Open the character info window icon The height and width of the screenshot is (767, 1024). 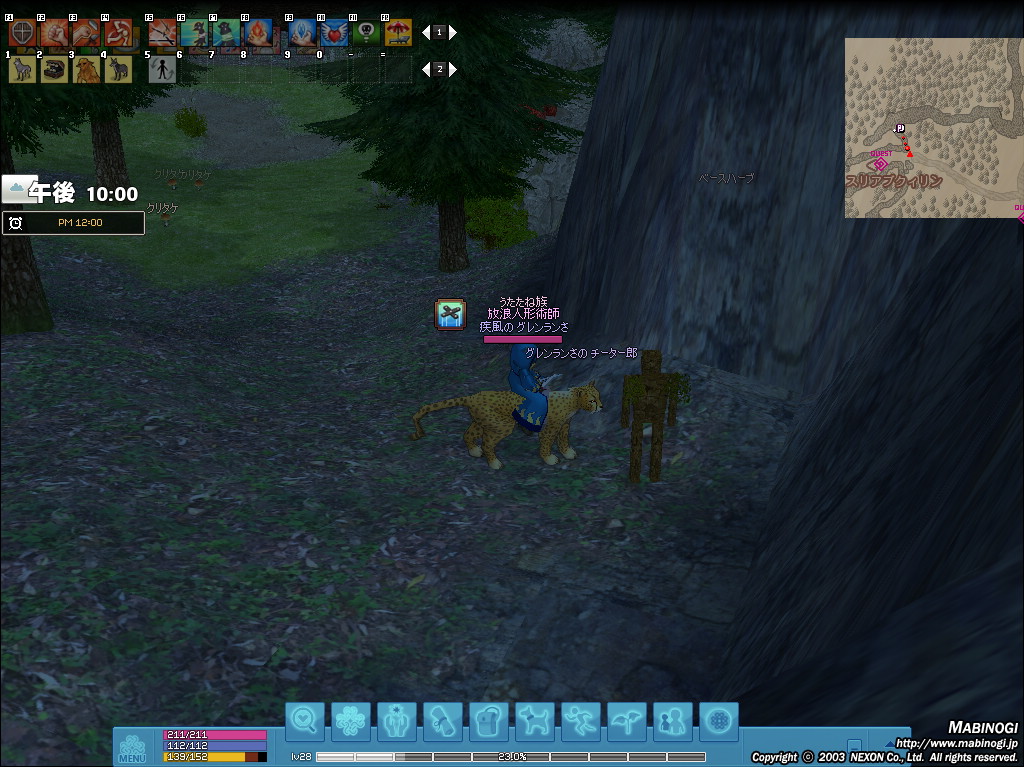click(397, 721)
